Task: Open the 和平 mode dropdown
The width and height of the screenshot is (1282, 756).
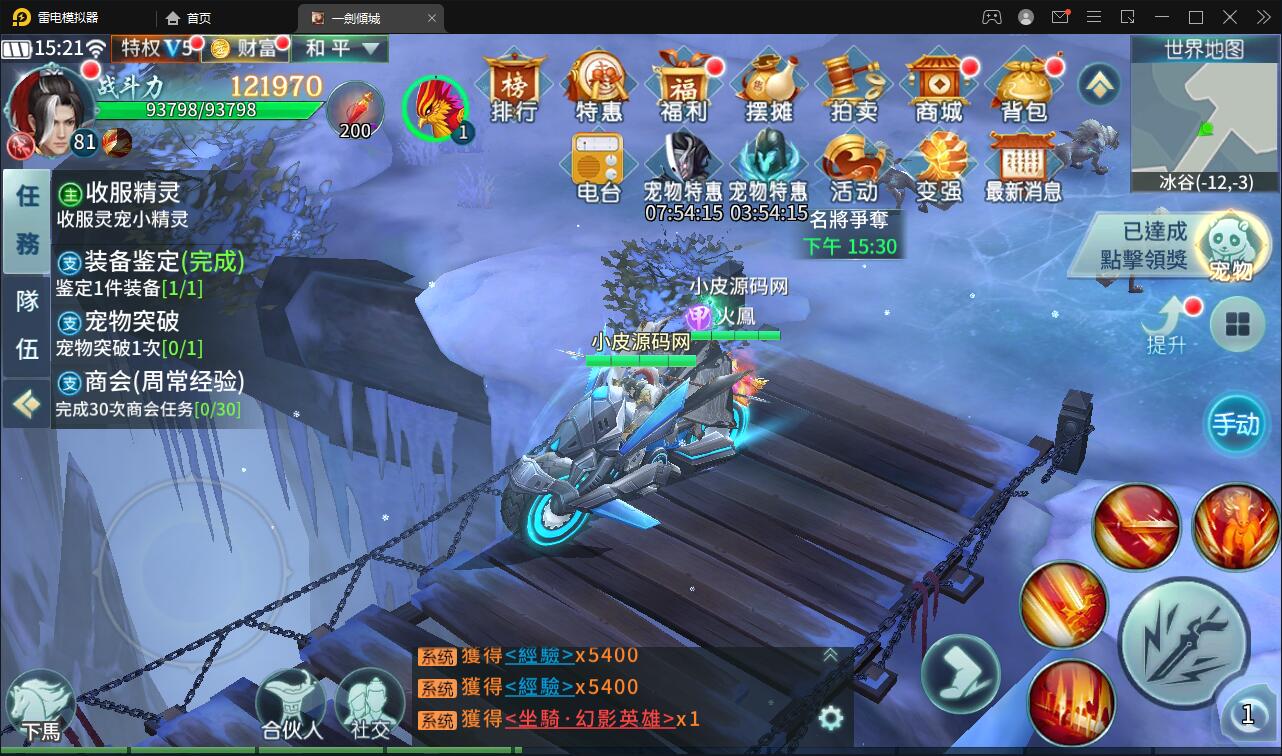Action: click(339, 48)
